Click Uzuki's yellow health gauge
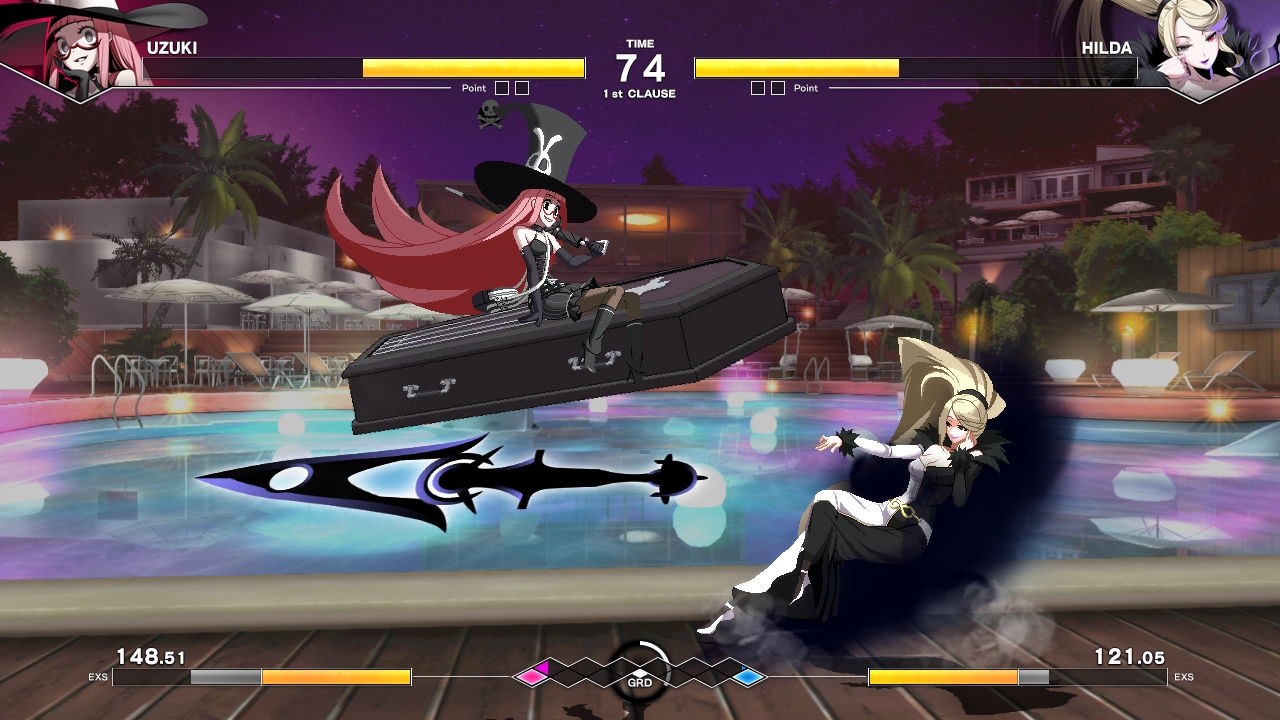 tap(475, 68)
